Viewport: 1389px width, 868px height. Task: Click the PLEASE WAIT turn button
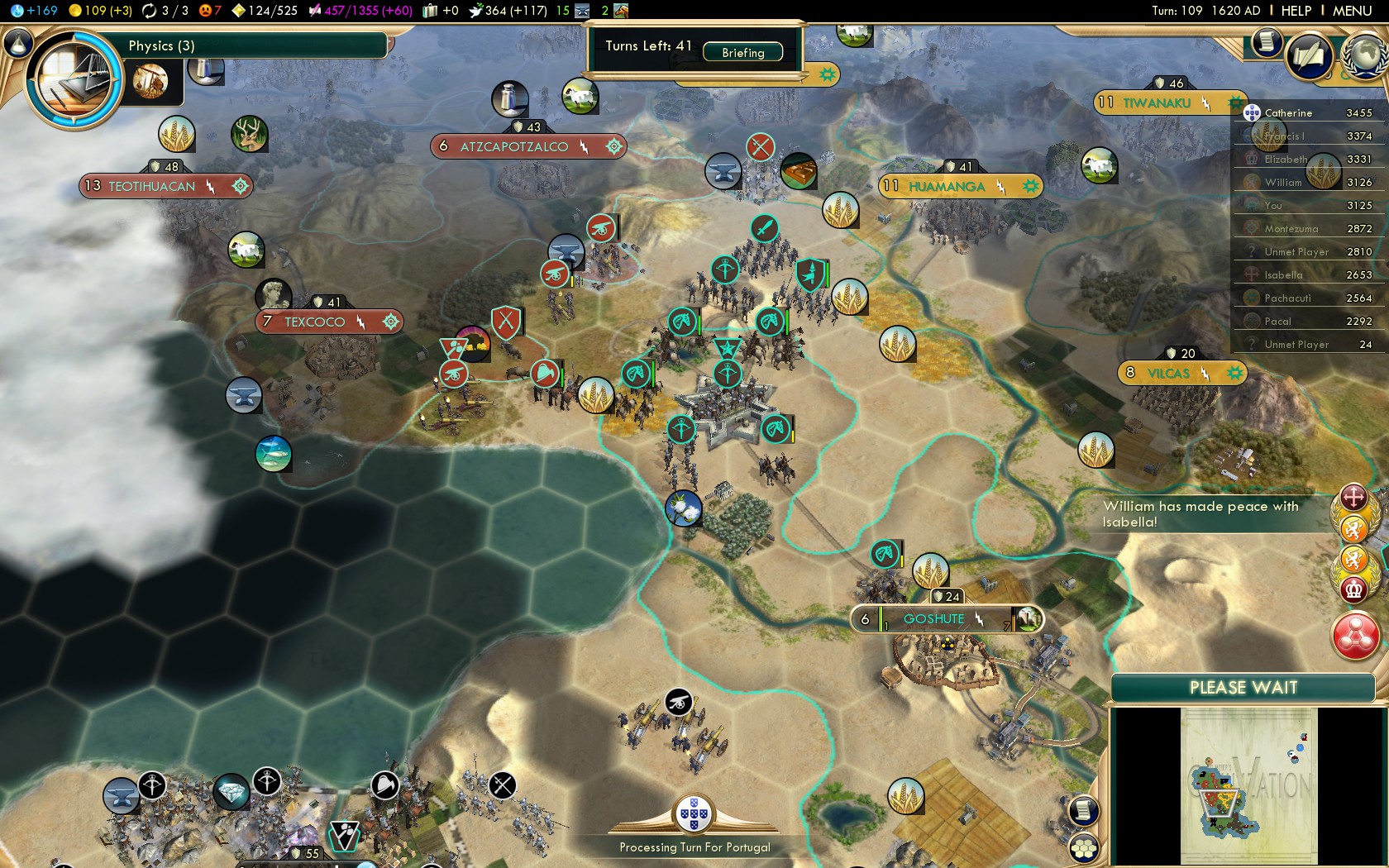1243,688
